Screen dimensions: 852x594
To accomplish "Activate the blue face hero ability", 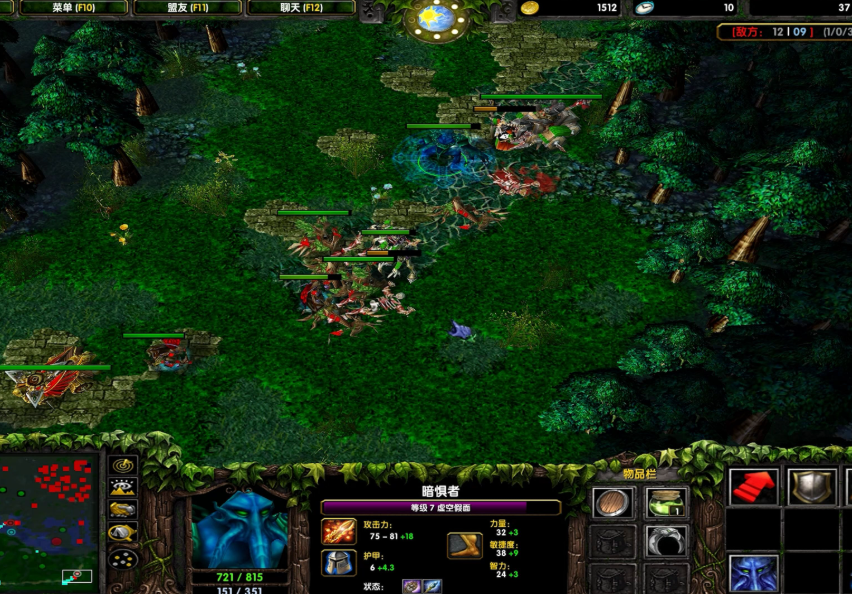I will coord(754,573).
